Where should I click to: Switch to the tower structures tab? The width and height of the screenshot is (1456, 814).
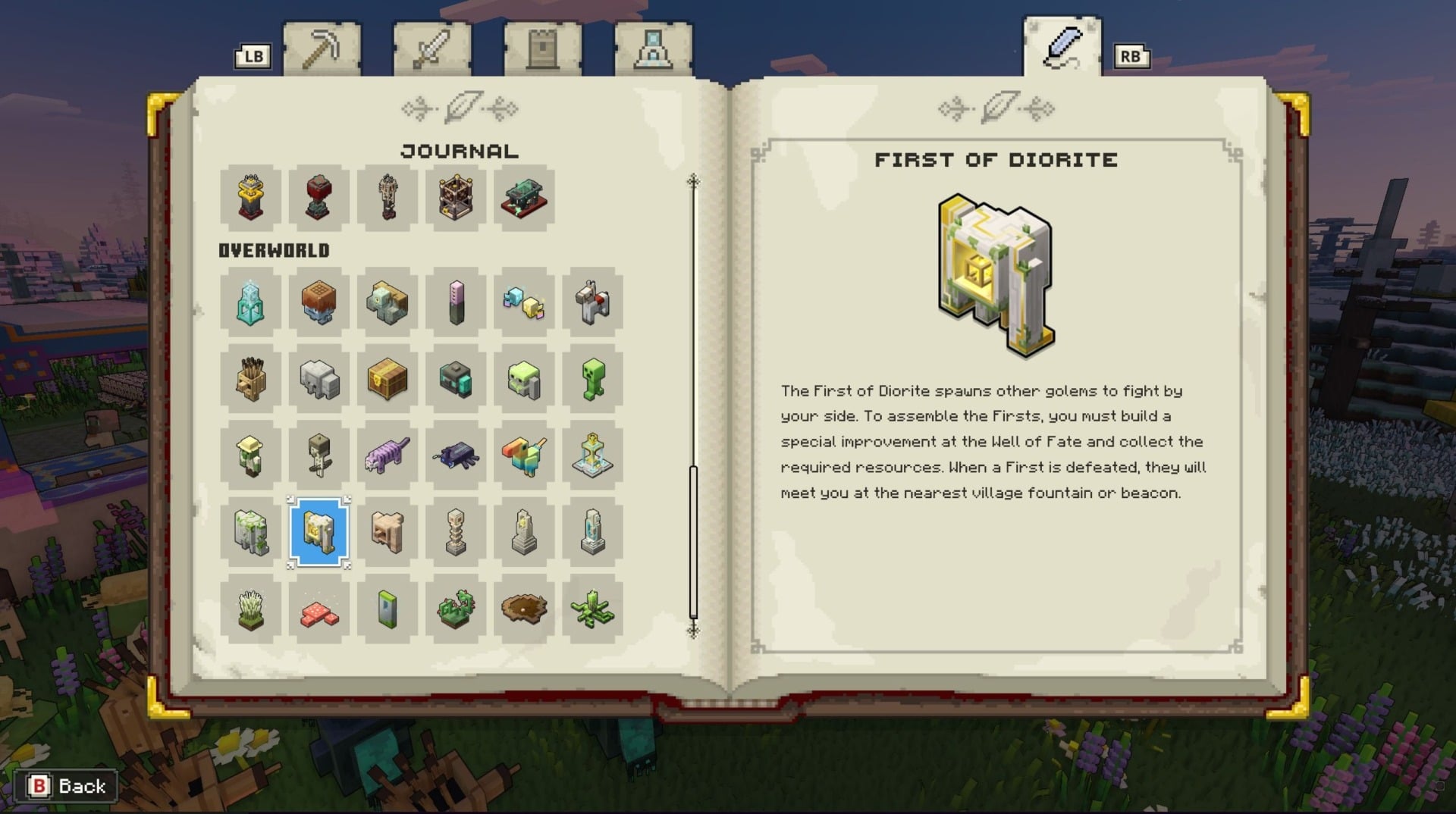pos(540,45)
